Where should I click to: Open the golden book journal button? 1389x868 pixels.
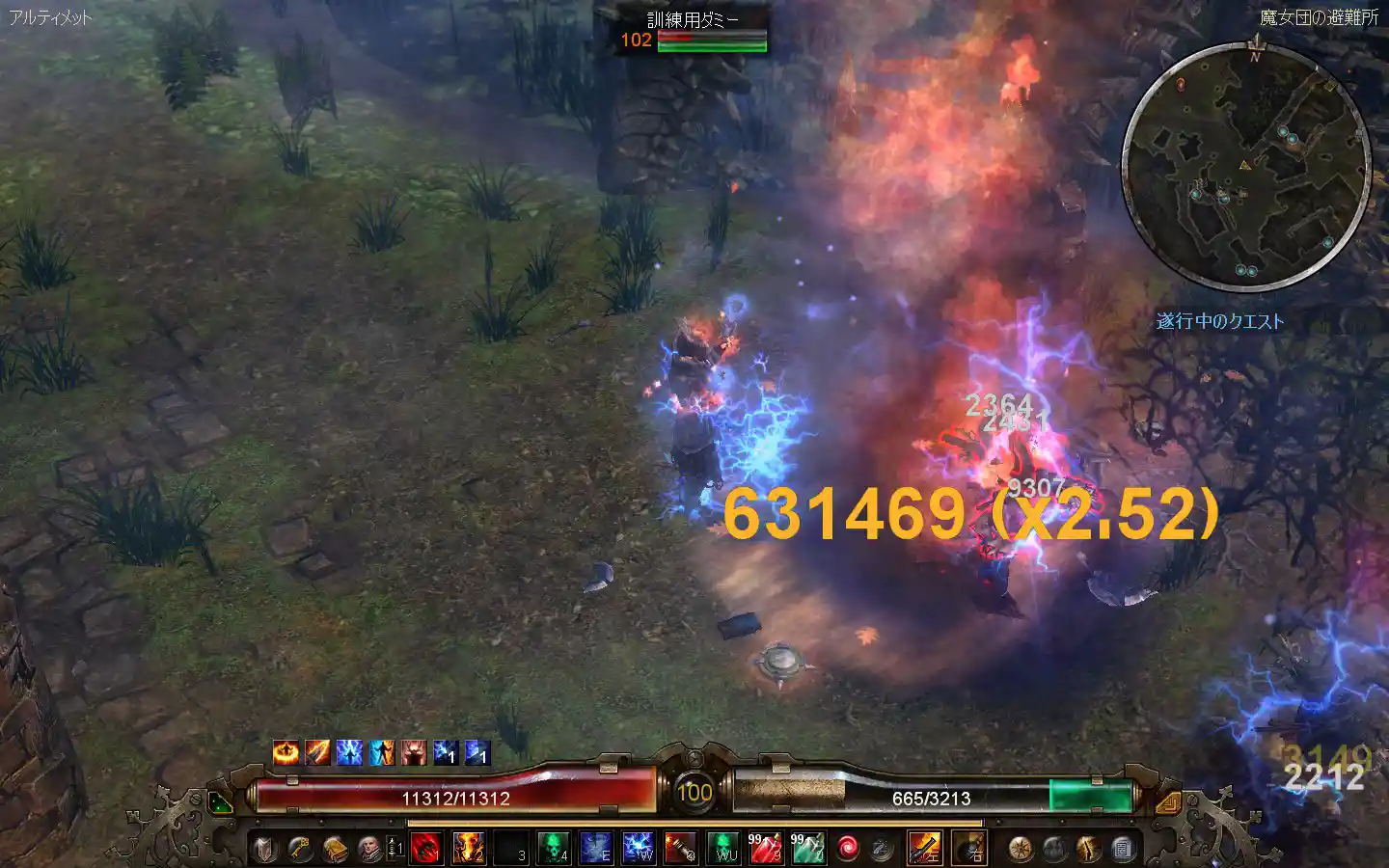[x=335, y=849]
